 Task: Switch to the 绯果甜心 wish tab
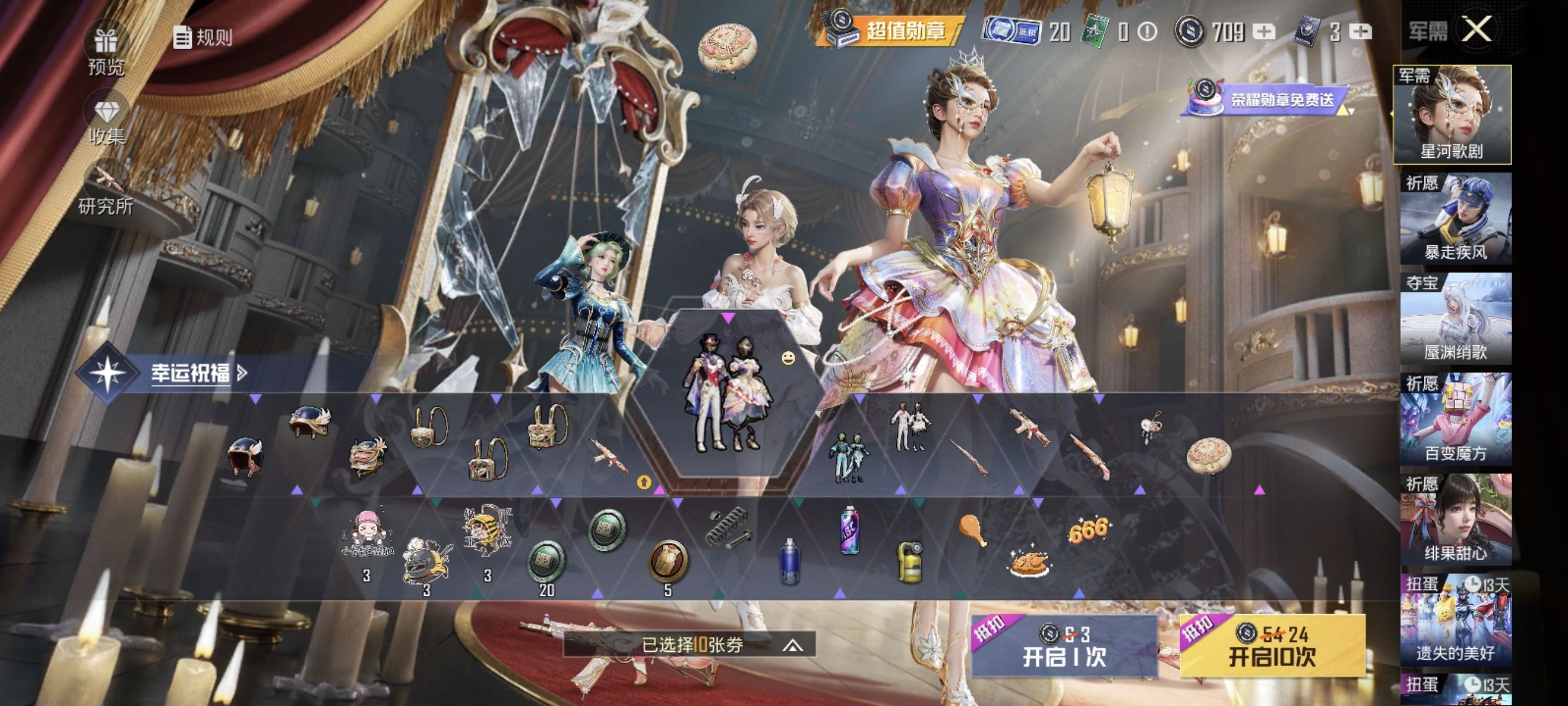point(1455,519)
